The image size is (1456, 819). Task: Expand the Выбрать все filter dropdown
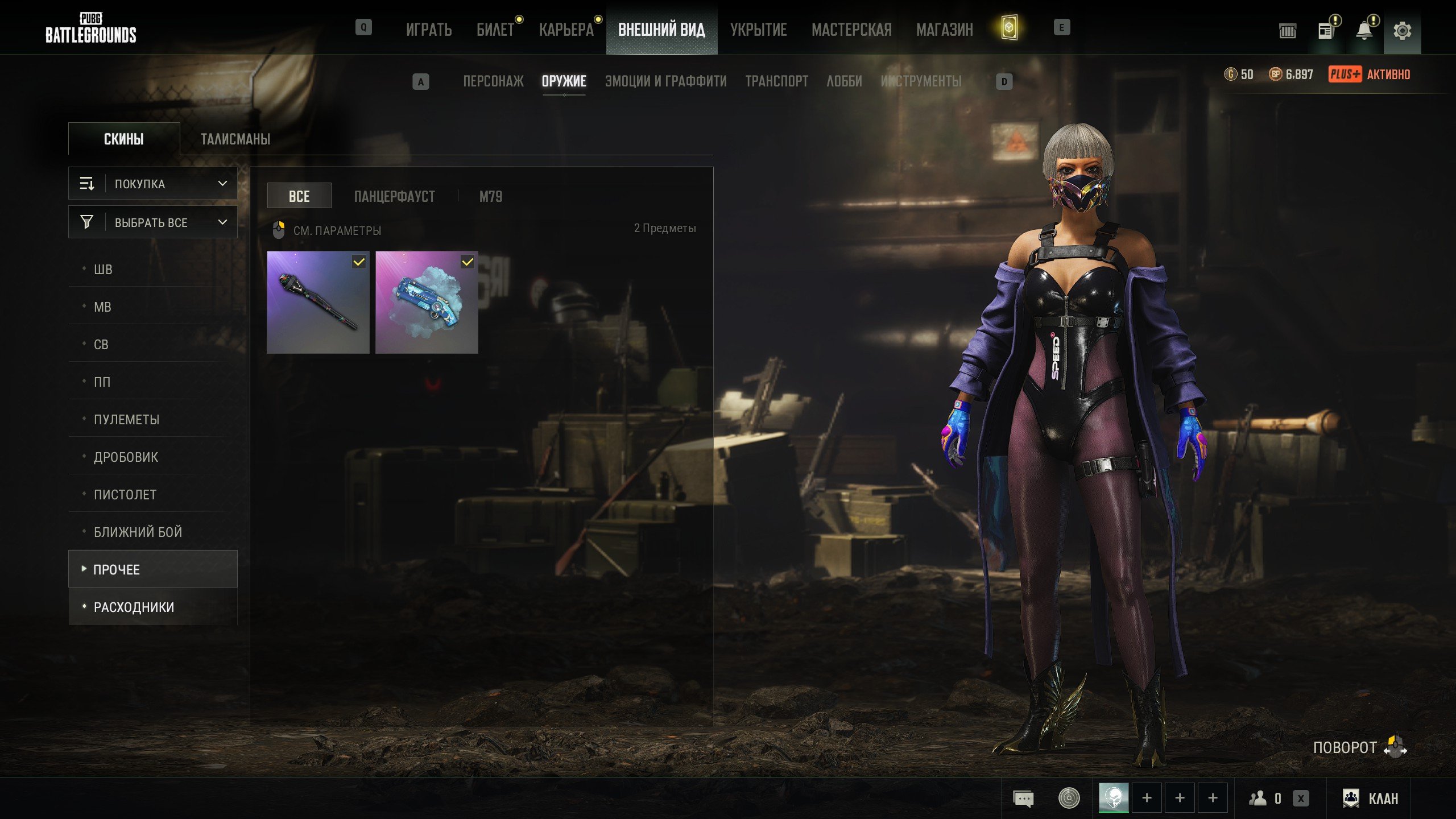tap(153, 222)
